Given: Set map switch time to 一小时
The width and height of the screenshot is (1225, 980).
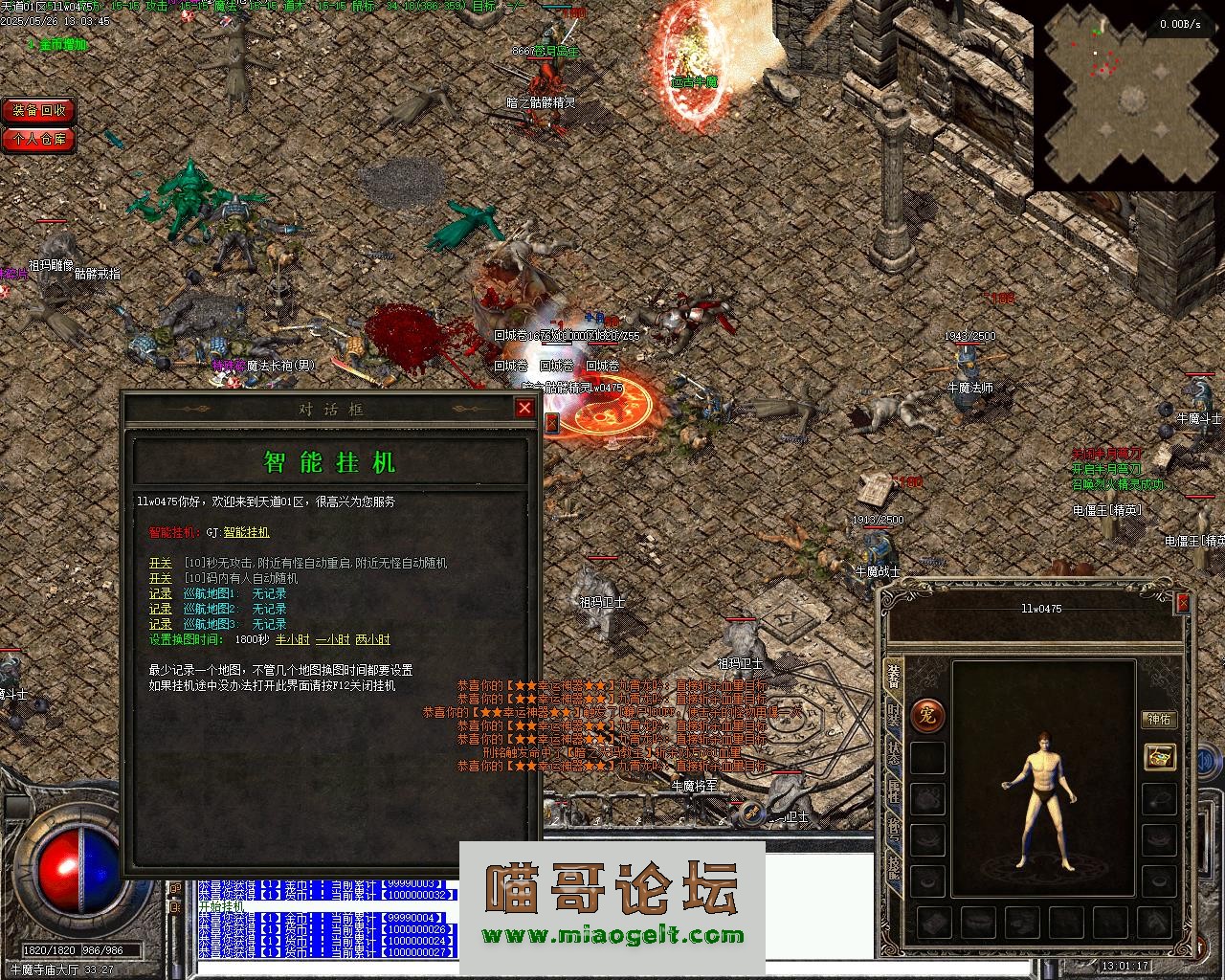Looking at the screenshot, I should [x=332, y=640].
